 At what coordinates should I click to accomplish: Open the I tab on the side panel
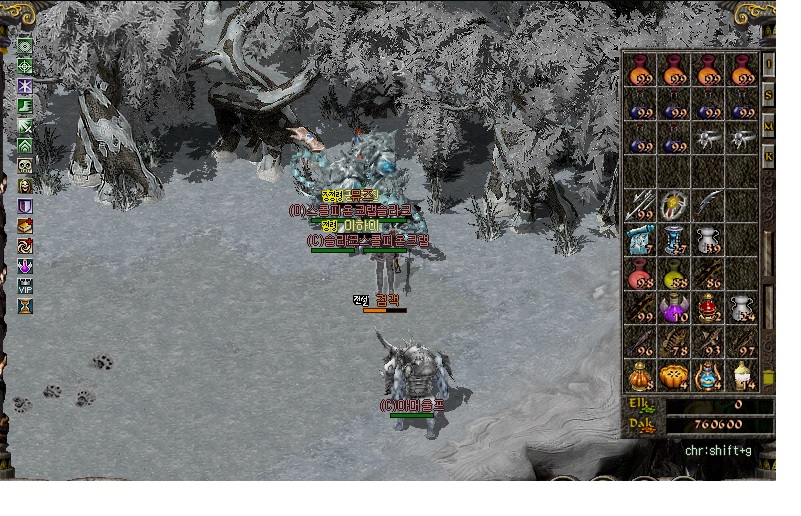click(x=768, y=63)
